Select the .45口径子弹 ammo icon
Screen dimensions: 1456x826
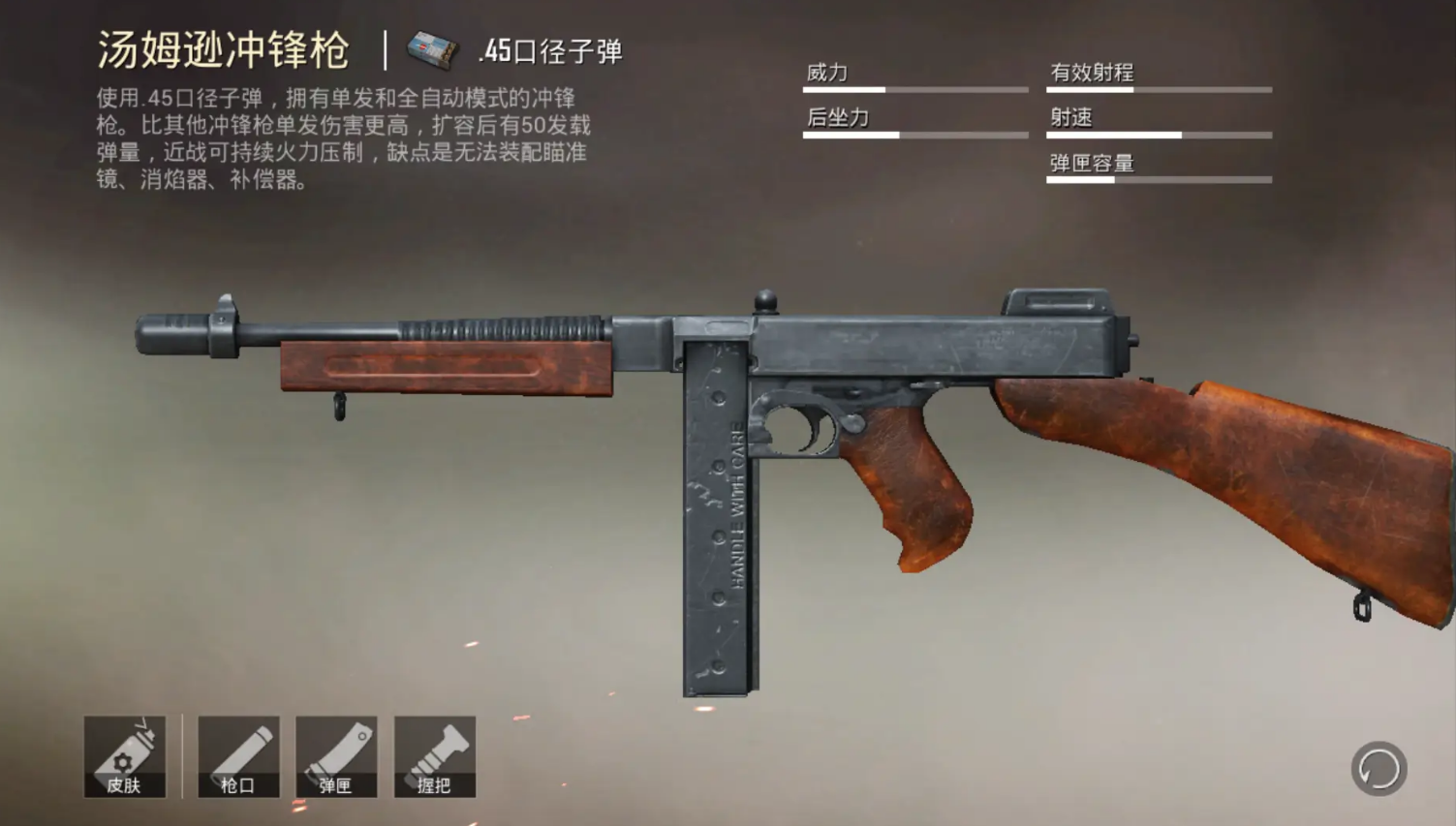[431, 50]
